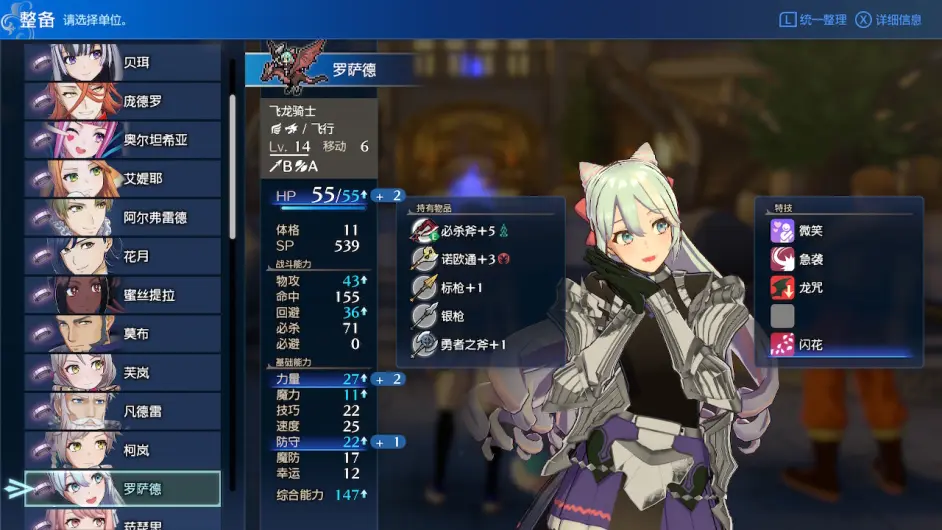Select 标枪+1 in held items
The image size is (942, 530).
pyautogui.click(x=461, y=288)
